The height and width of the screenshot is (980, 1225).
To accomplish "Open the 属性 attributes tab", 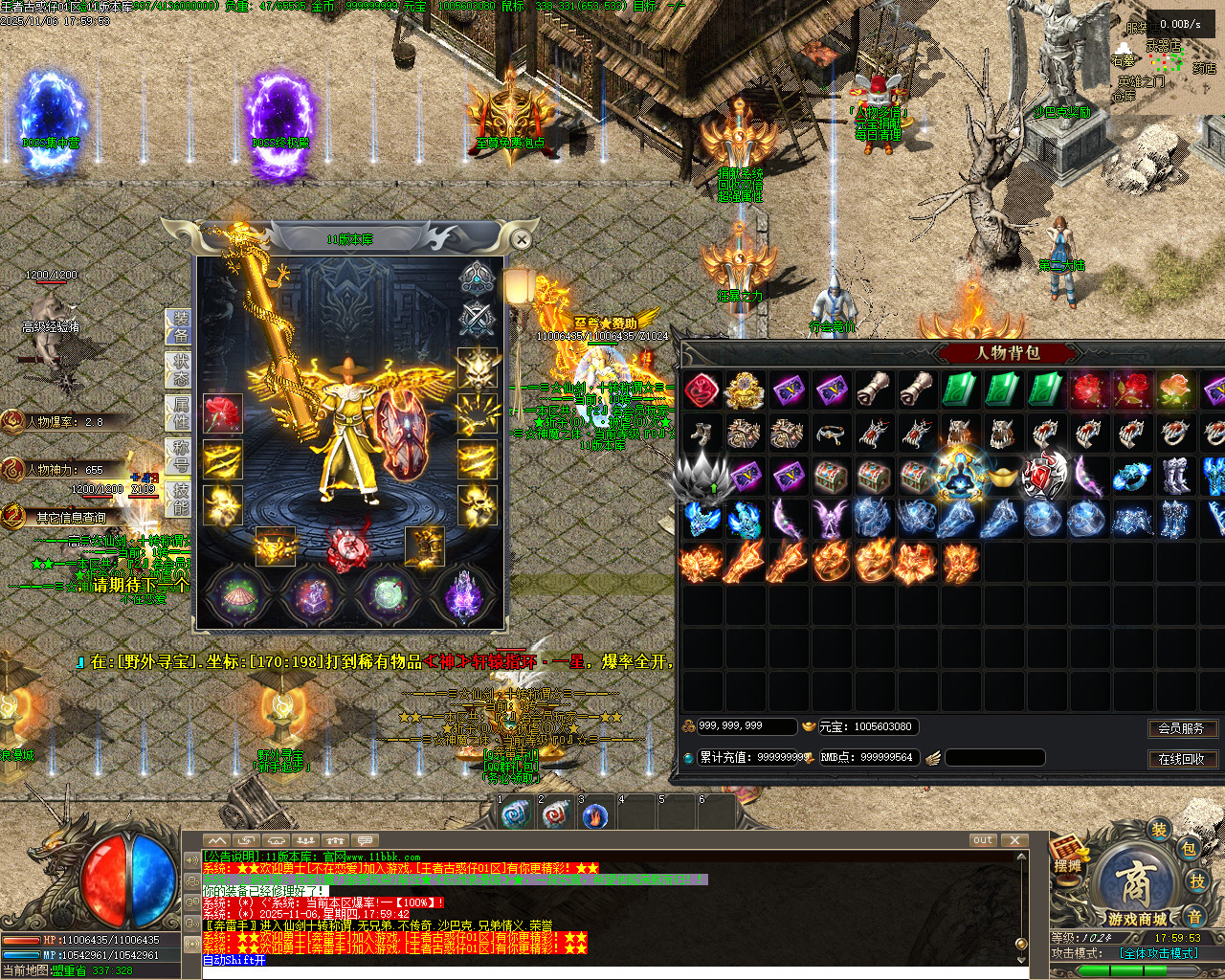I will [180, 412].
